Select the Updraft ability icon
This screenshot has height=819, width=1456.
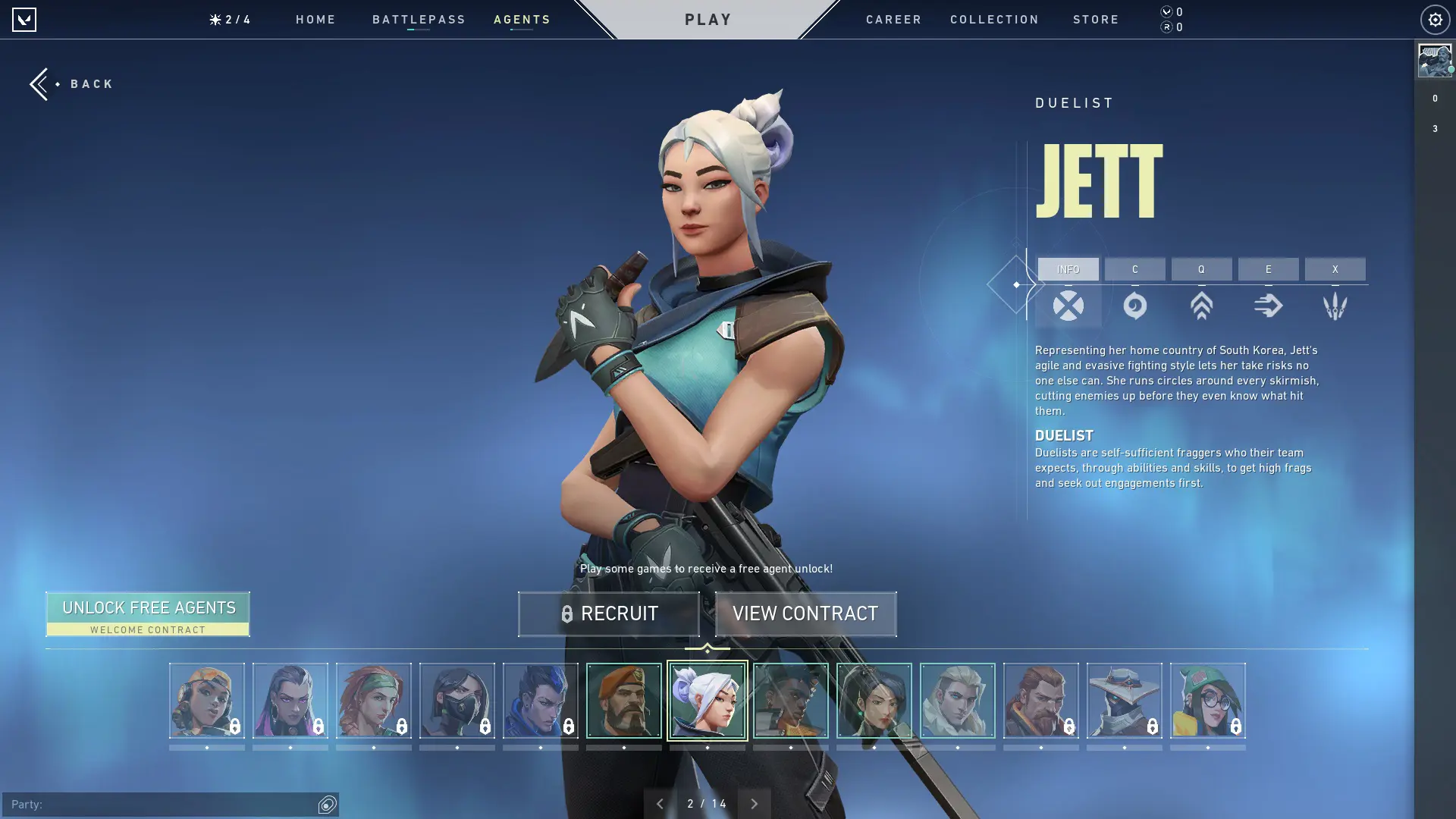[1201, 306]
